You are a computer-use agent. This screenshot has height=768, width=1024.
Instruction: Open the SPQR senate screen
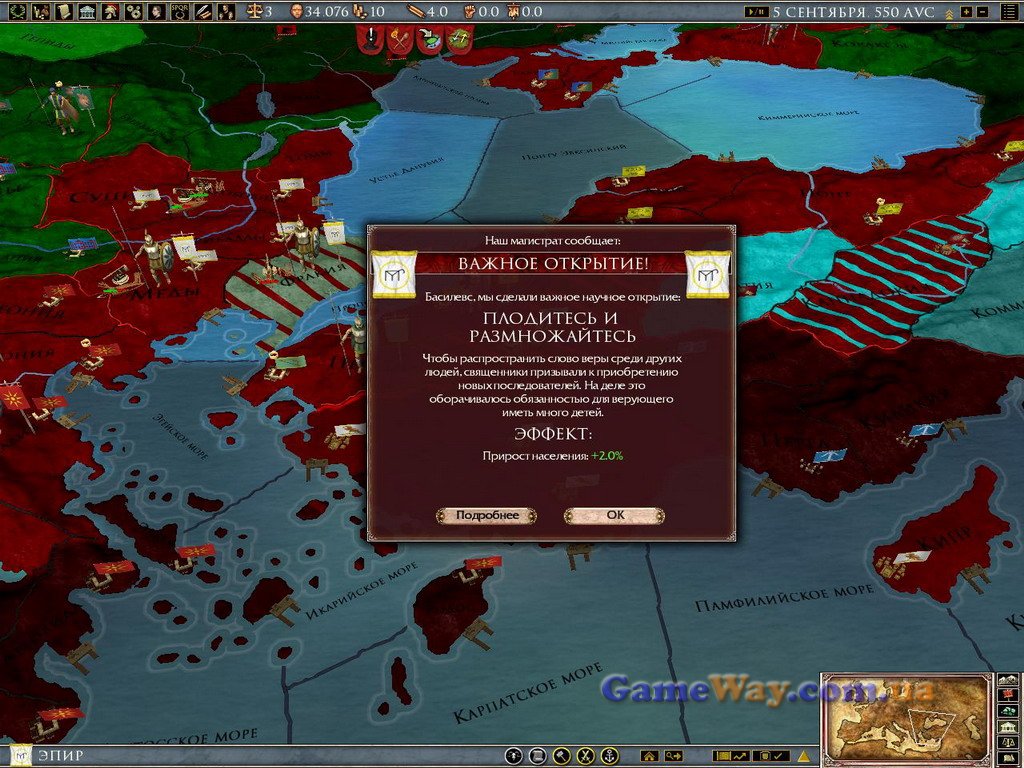coord(180,12)
